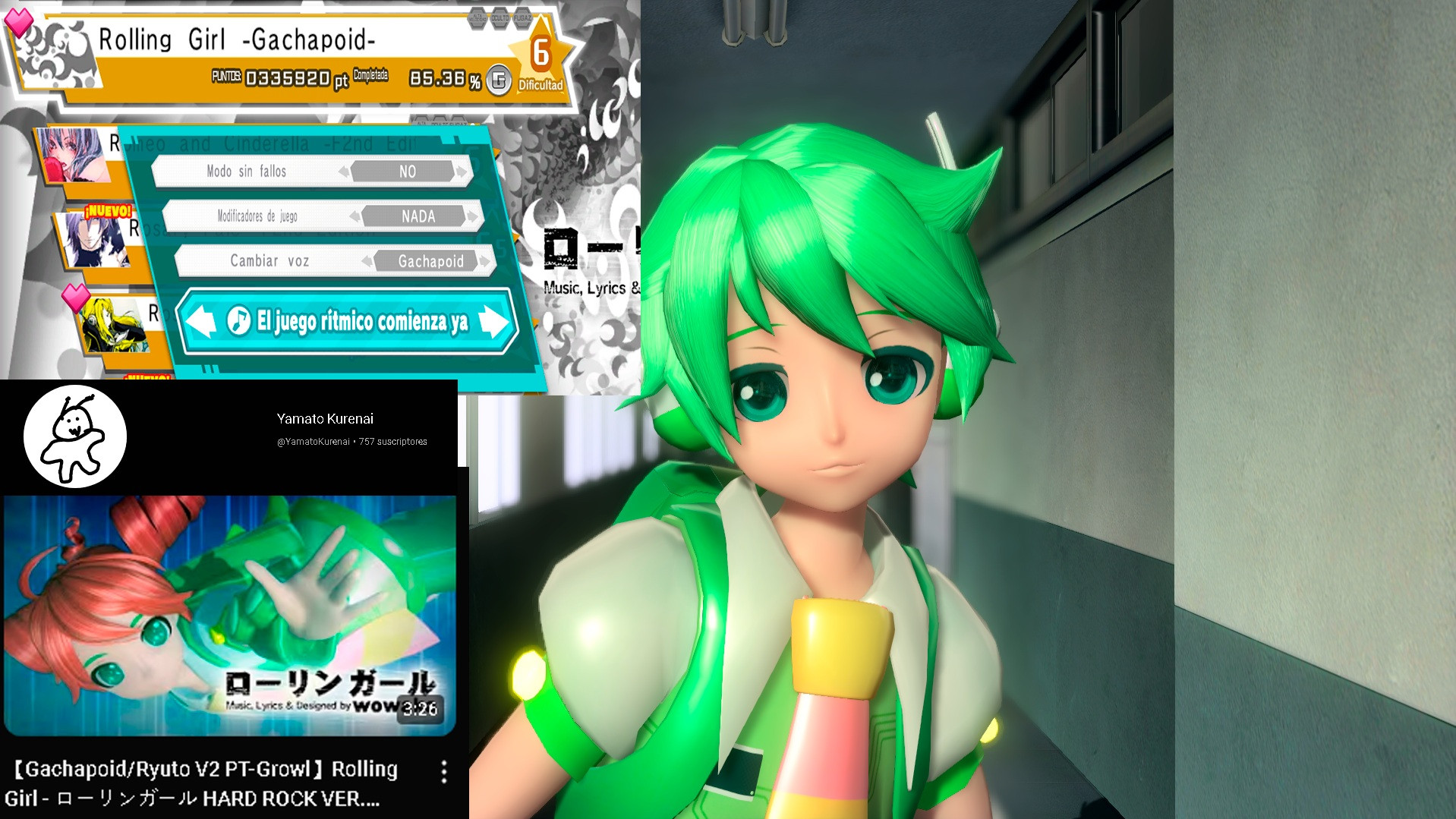Click the ALTA VELOCIDAD hexagon badge
The width and height of the screenshot is (1456, 819).
477,18
